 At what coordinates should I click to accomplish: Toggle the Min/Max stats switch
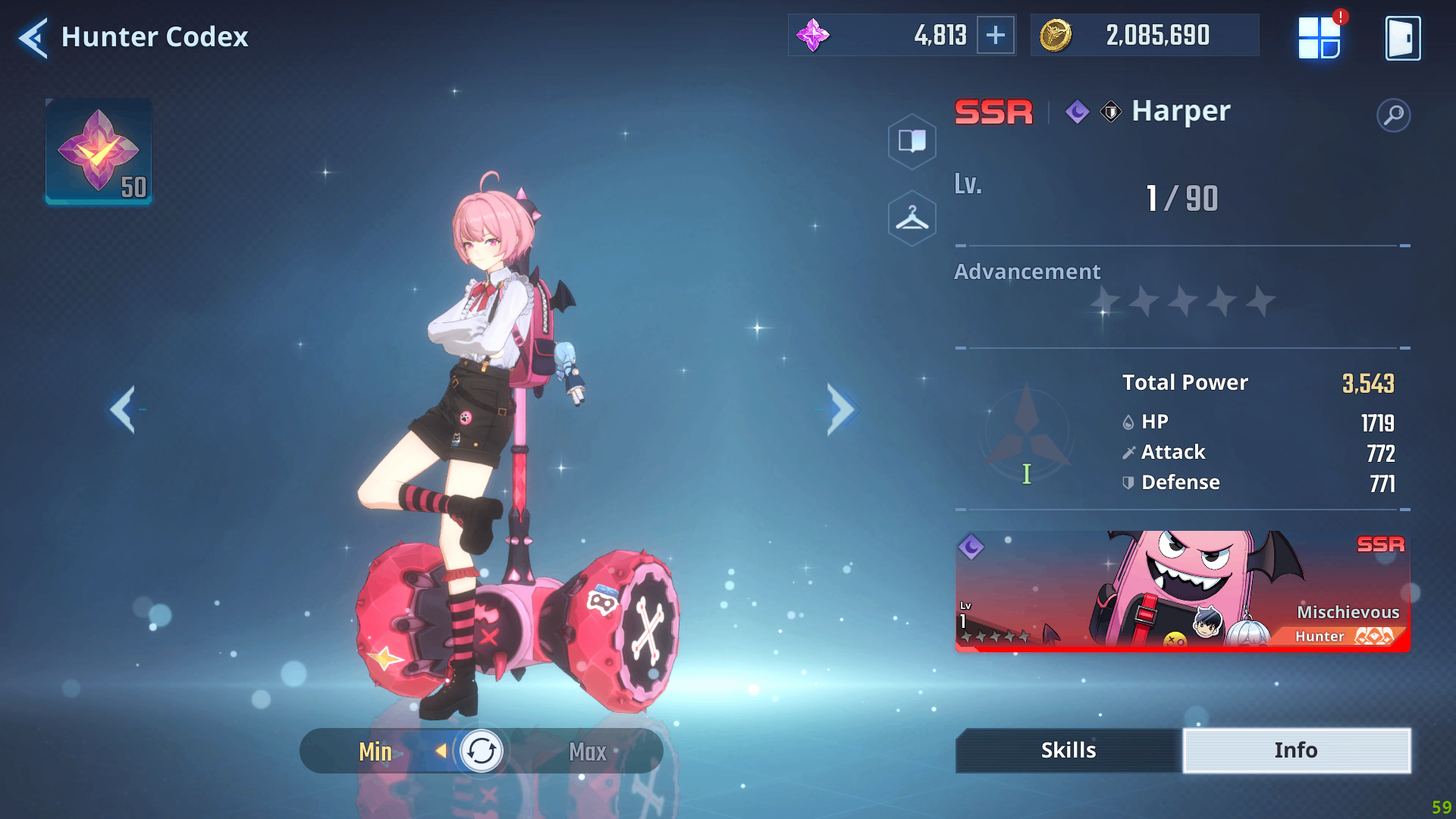click(482, 751)
